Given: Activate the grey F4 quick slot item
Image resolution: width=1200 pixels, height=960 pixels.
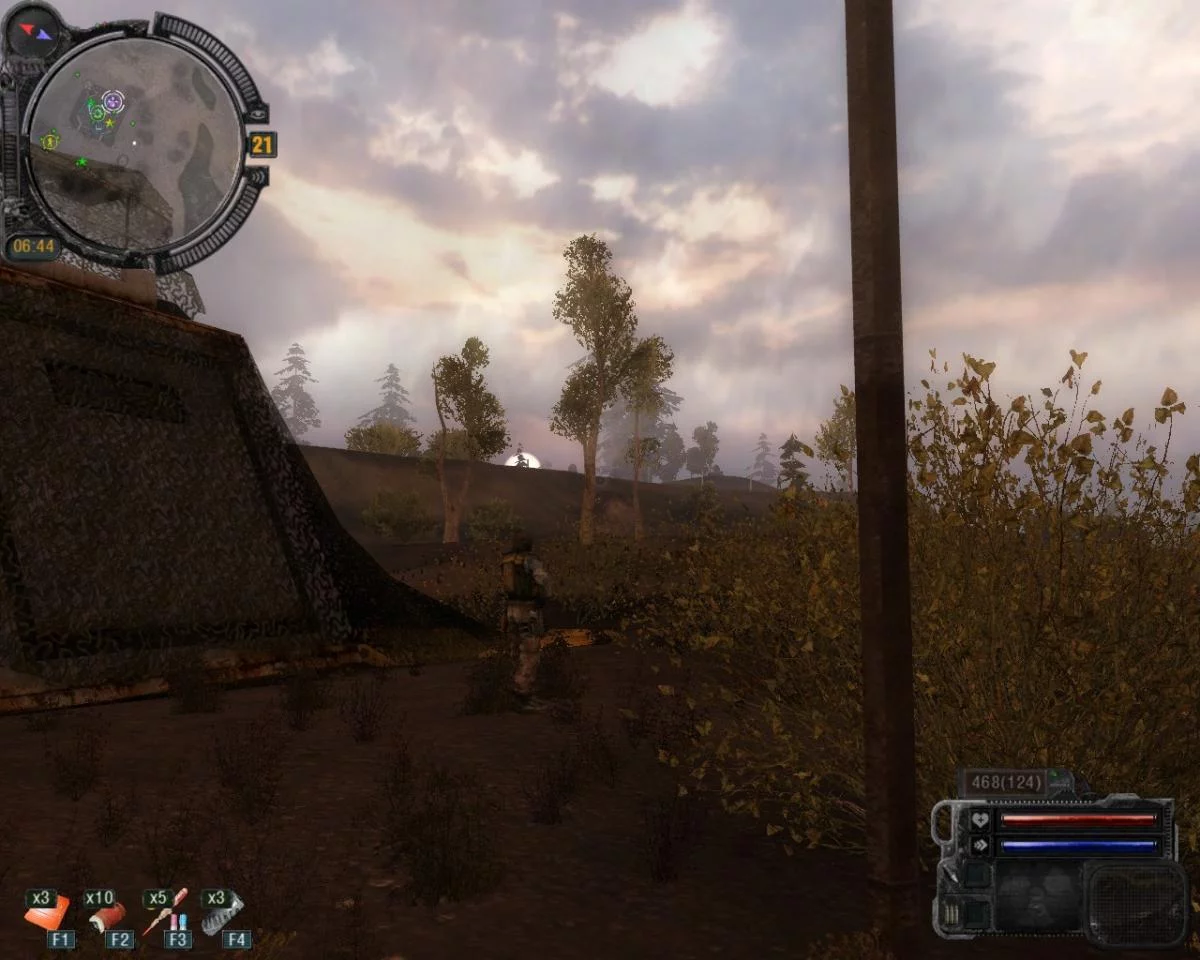Looking at the screenshot, I should [223, 913].
